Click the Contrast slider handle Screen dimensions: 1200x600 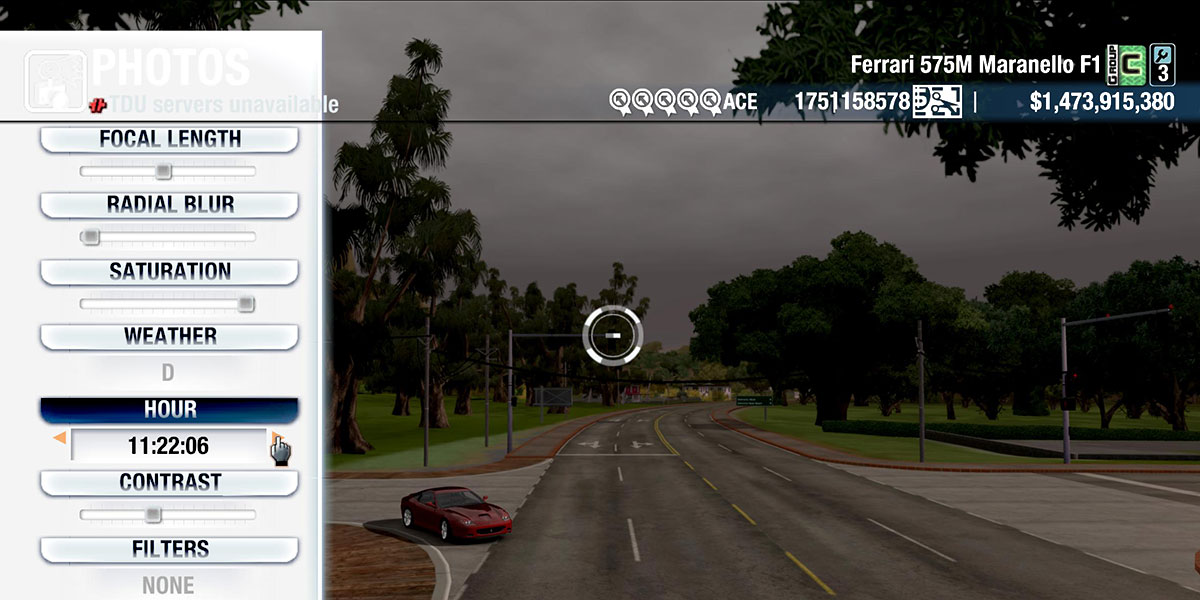coord(152,515)
